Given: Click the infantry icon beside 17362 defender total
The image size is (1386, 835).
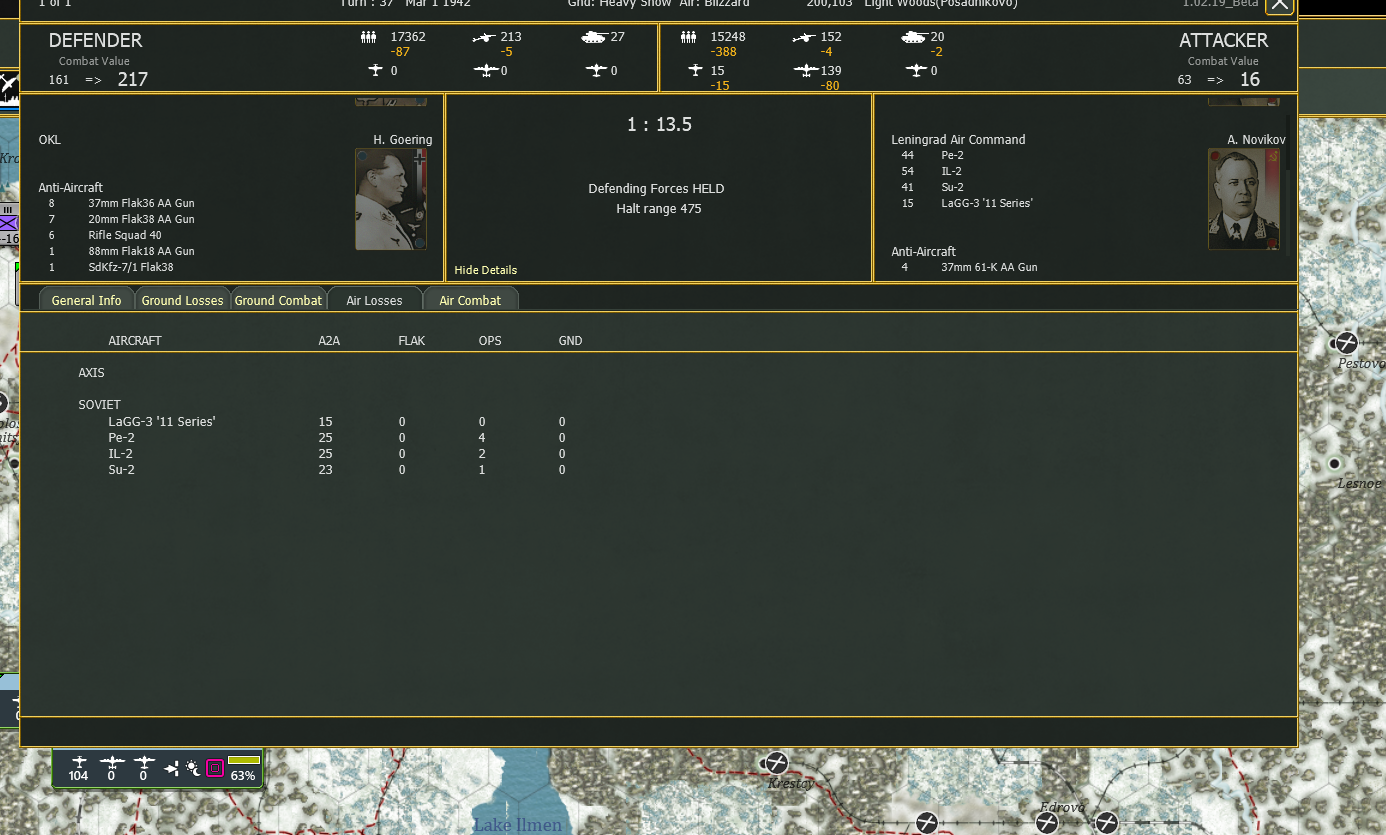Looking at the screenshot, I should coord(370,36).
